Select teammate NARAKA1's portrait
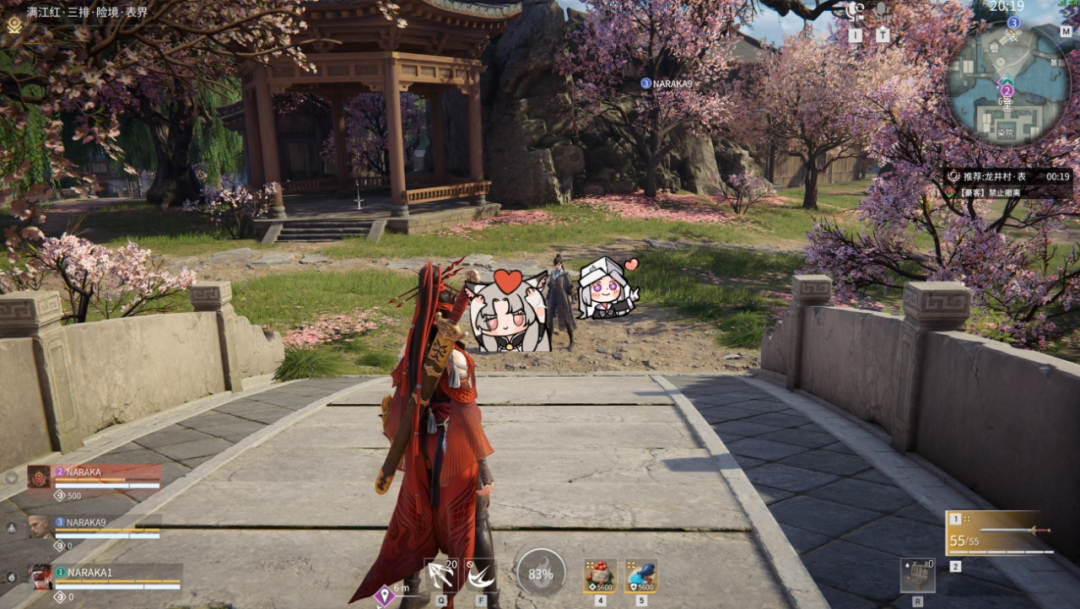Viewport: 1080px width, 609px height. 39,577
